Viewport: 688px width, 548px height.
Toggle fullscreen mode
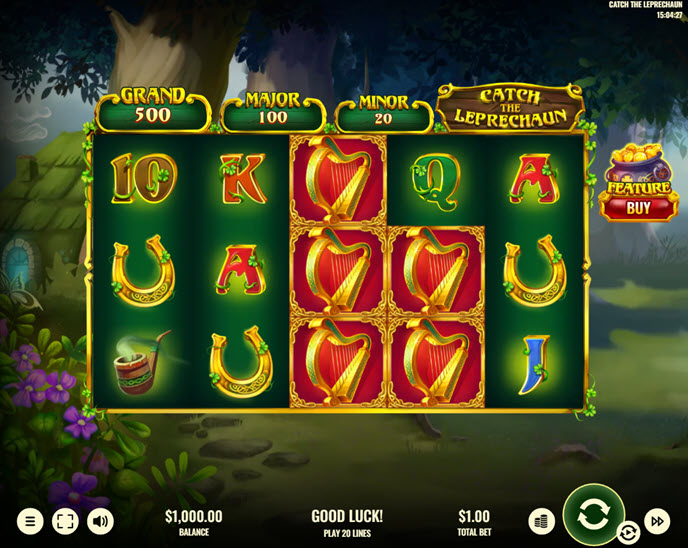65,521
